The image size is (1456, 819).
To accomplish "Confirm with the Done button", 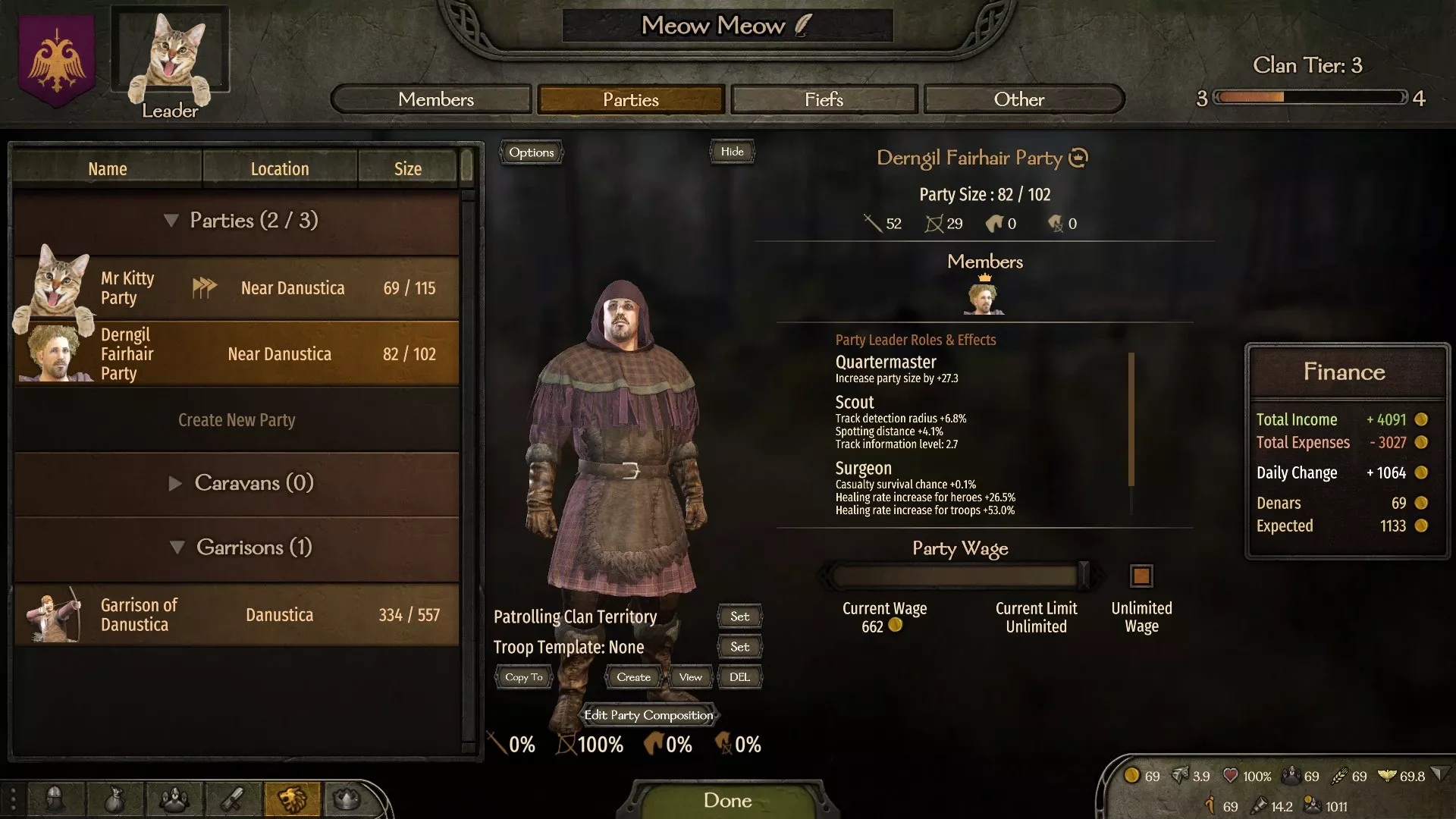I will point(727,800).
